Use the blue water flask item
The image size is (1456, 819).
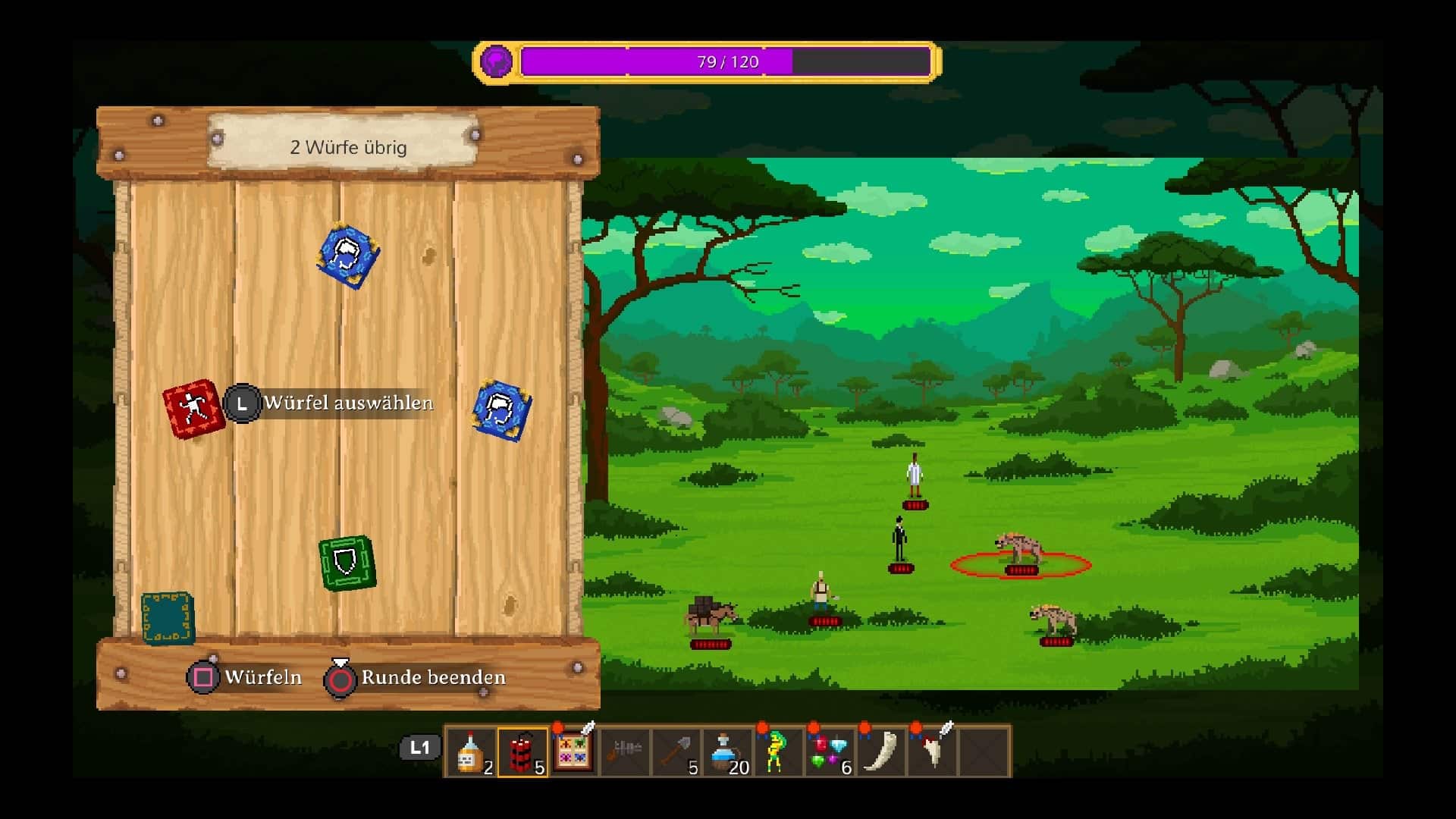click(x=726, y=752)
